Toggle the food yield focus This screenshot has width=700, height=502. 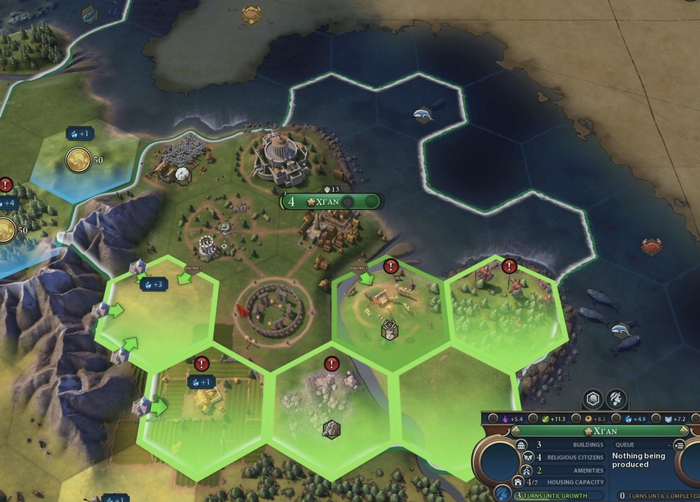(x=535, y=418)
